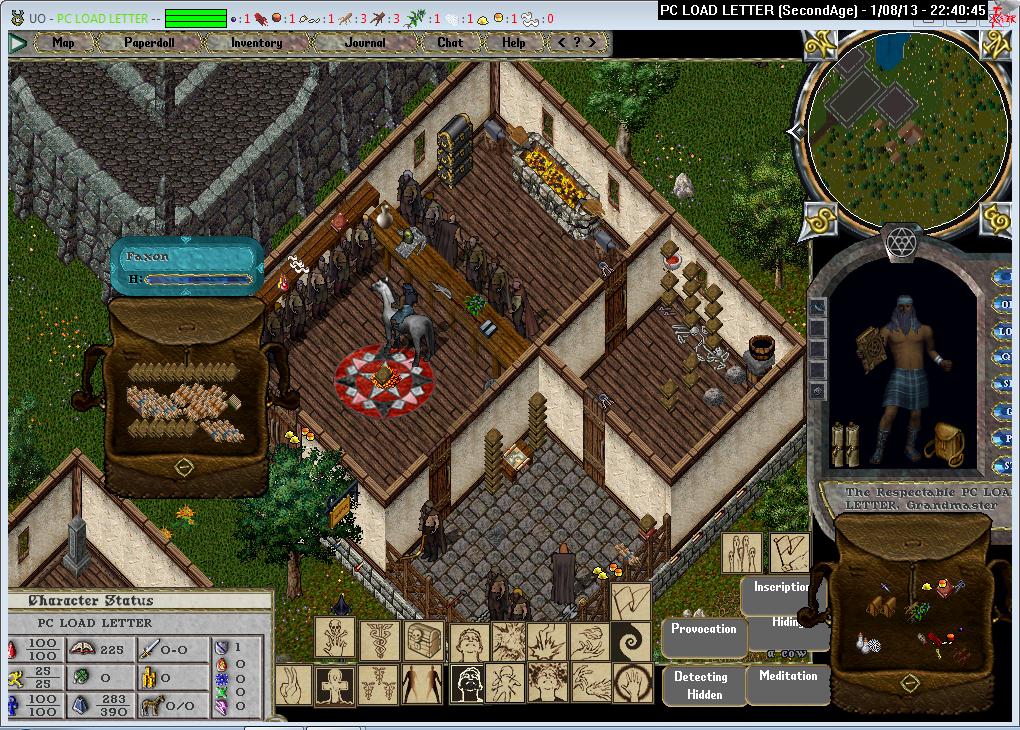
Task: Select the two-figures spell icon
Action: click(x=421, y=684)
